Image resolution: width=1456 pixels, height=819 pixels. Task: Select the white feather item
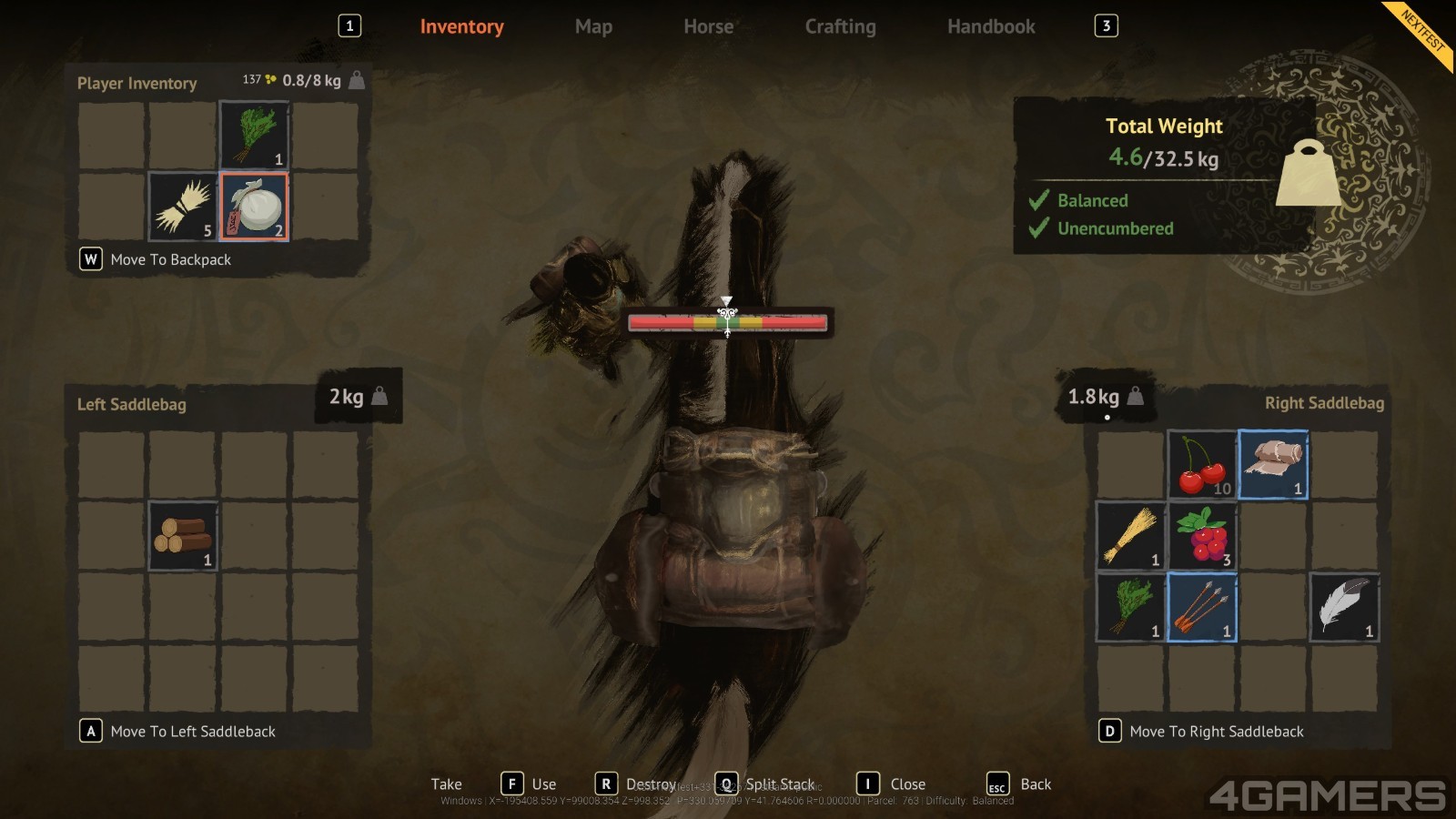(1344, 607)
